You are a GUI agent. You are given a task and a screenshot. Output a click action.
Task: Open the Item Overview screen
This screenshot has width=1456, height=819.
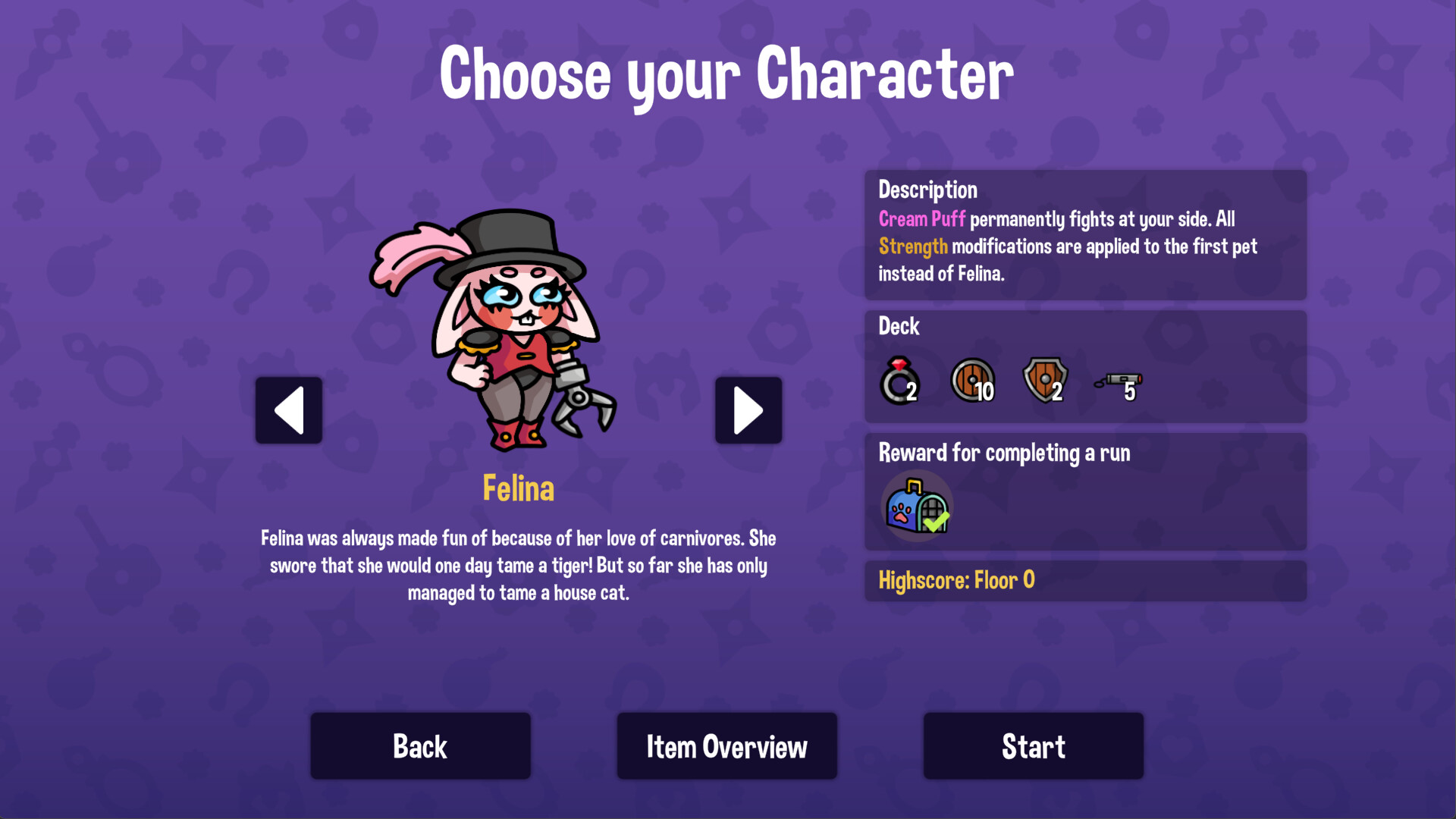click(x=726, y=745)
